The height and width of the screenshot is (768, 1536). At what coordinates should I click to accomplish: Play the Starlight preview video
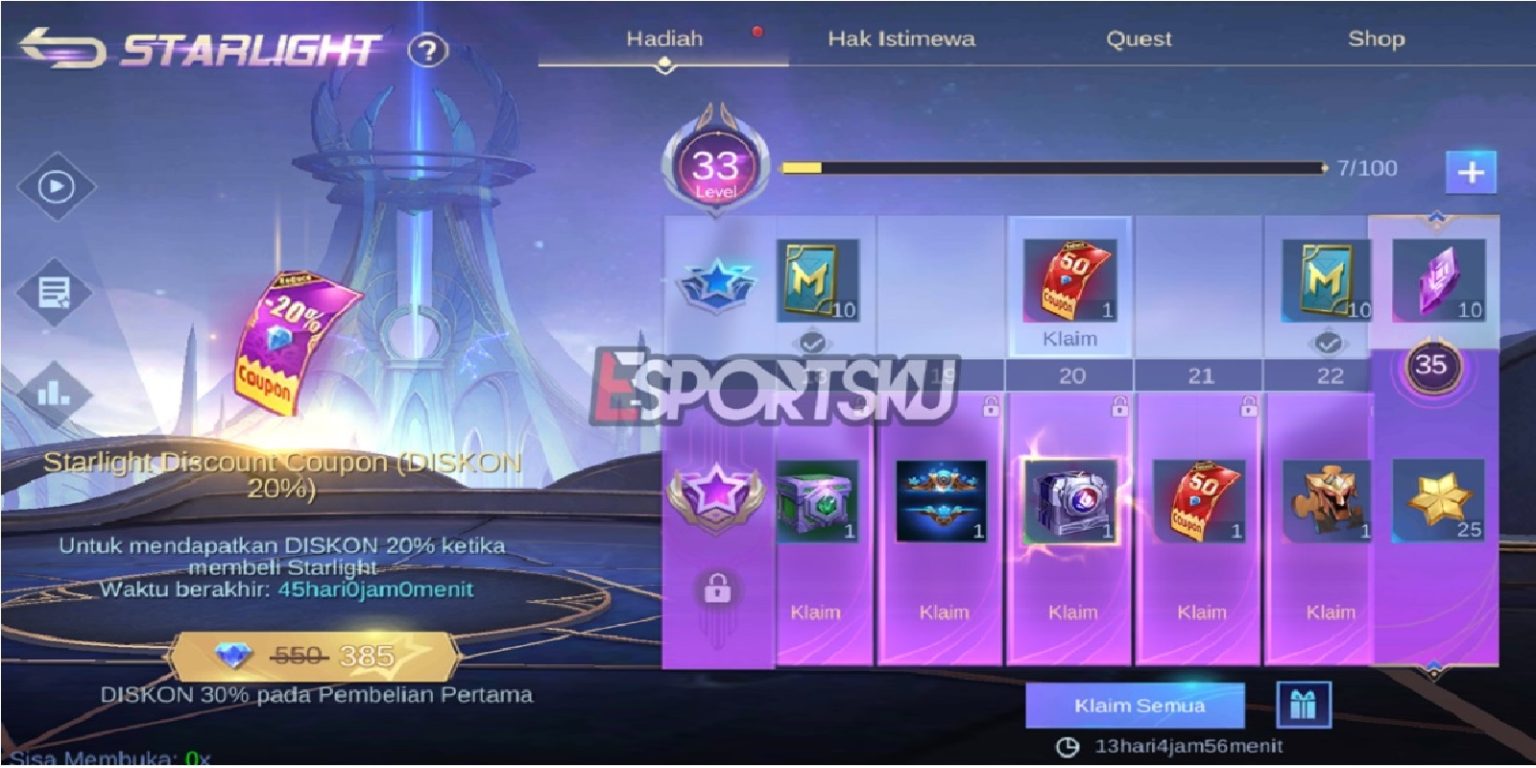[x=54, y=186]
